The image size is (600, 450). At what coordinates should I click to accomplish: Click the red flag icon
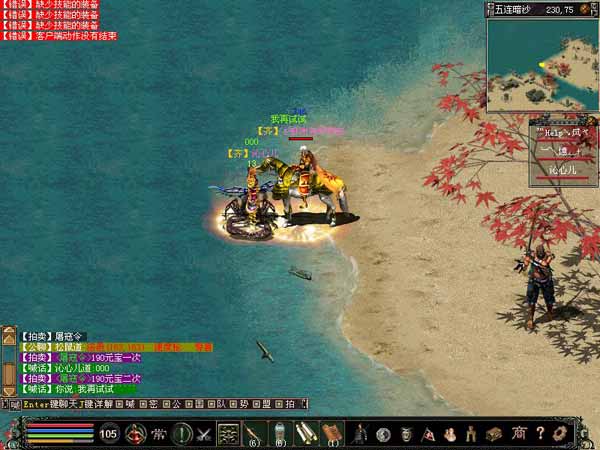click(428, 434)
